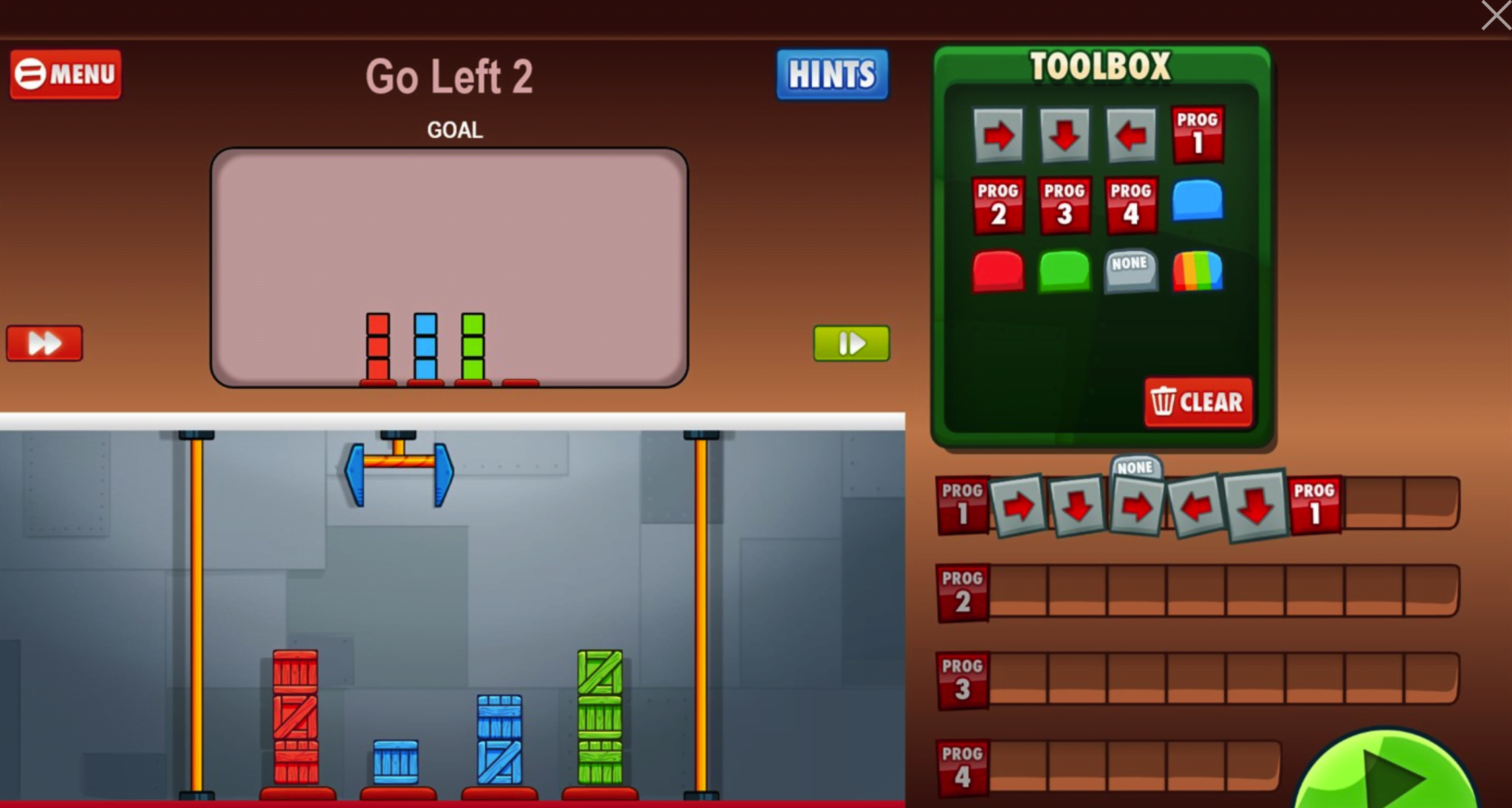
Task: Pick the rainbow multicolor condition tile
Action: tap(1197, 272)
